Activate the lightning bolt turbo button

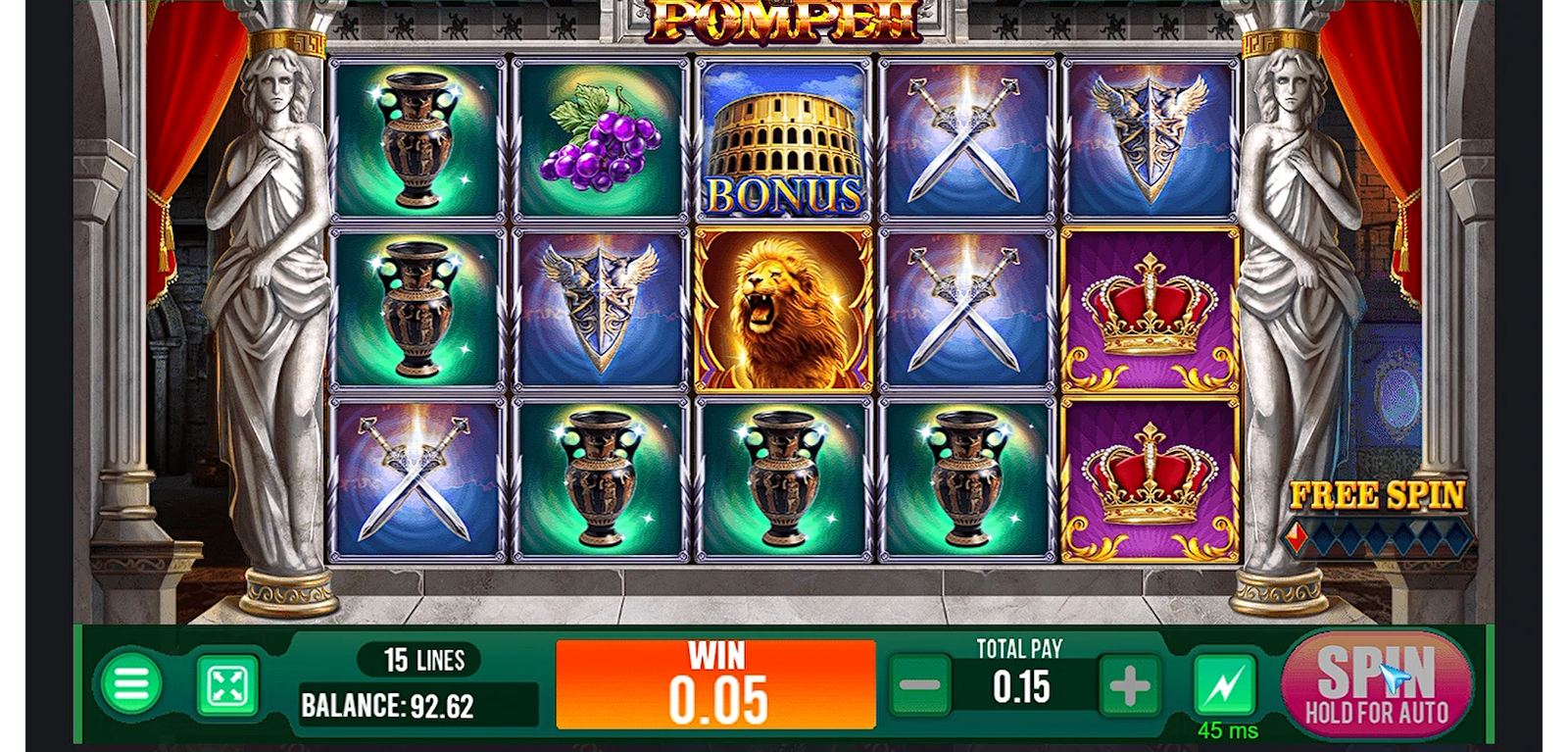[x=1225, y=685]
